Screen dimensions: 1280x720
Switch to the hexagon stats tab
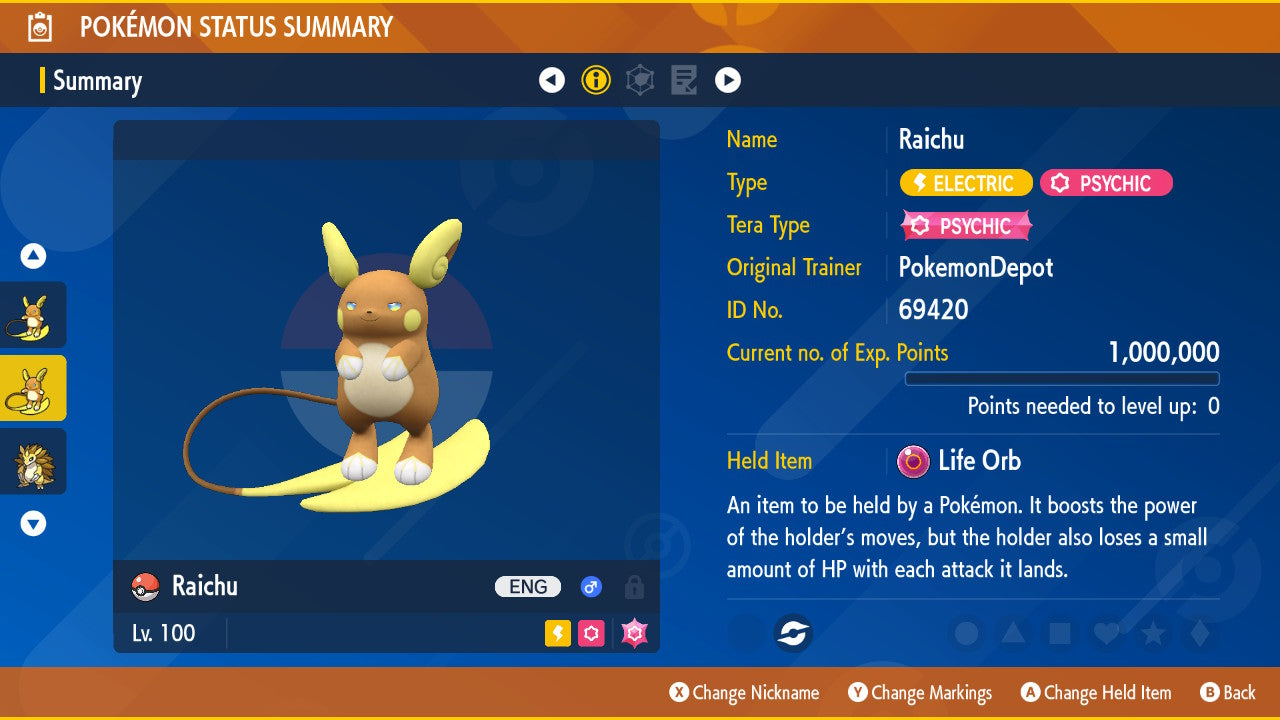(x=640, y=80)
